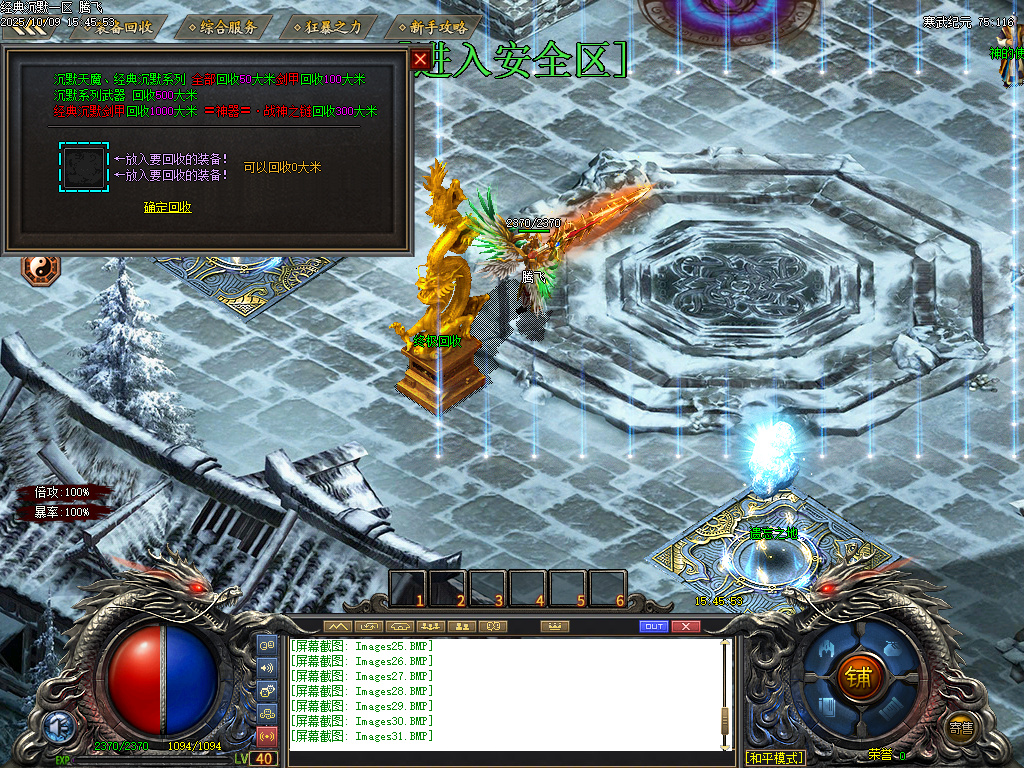
Task: Switch to the 狂暴之力 tab
Action: (x=334, y=27)
